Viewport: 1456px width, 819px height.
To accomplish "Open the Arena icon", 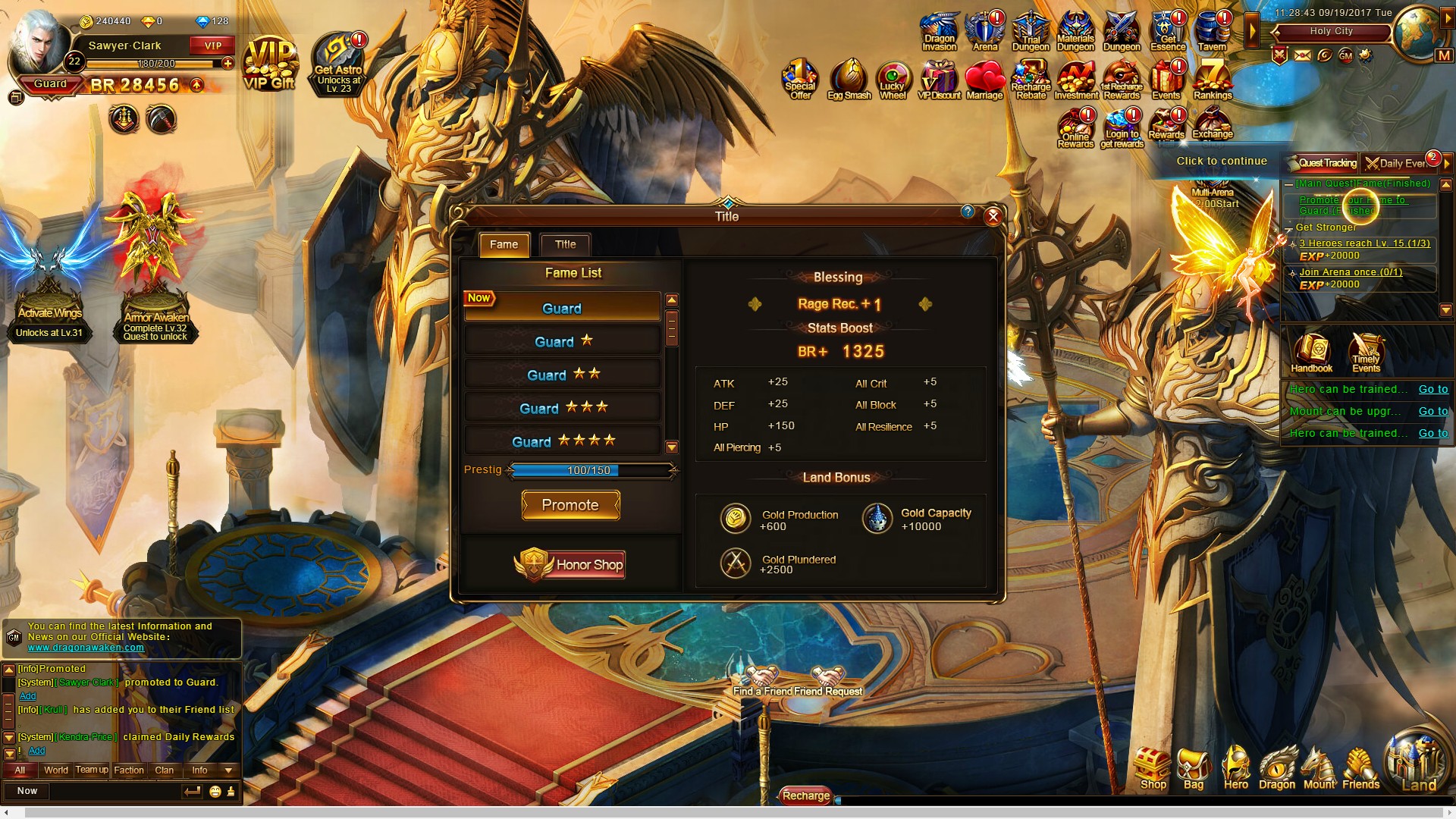I will [x=985, y=33].
